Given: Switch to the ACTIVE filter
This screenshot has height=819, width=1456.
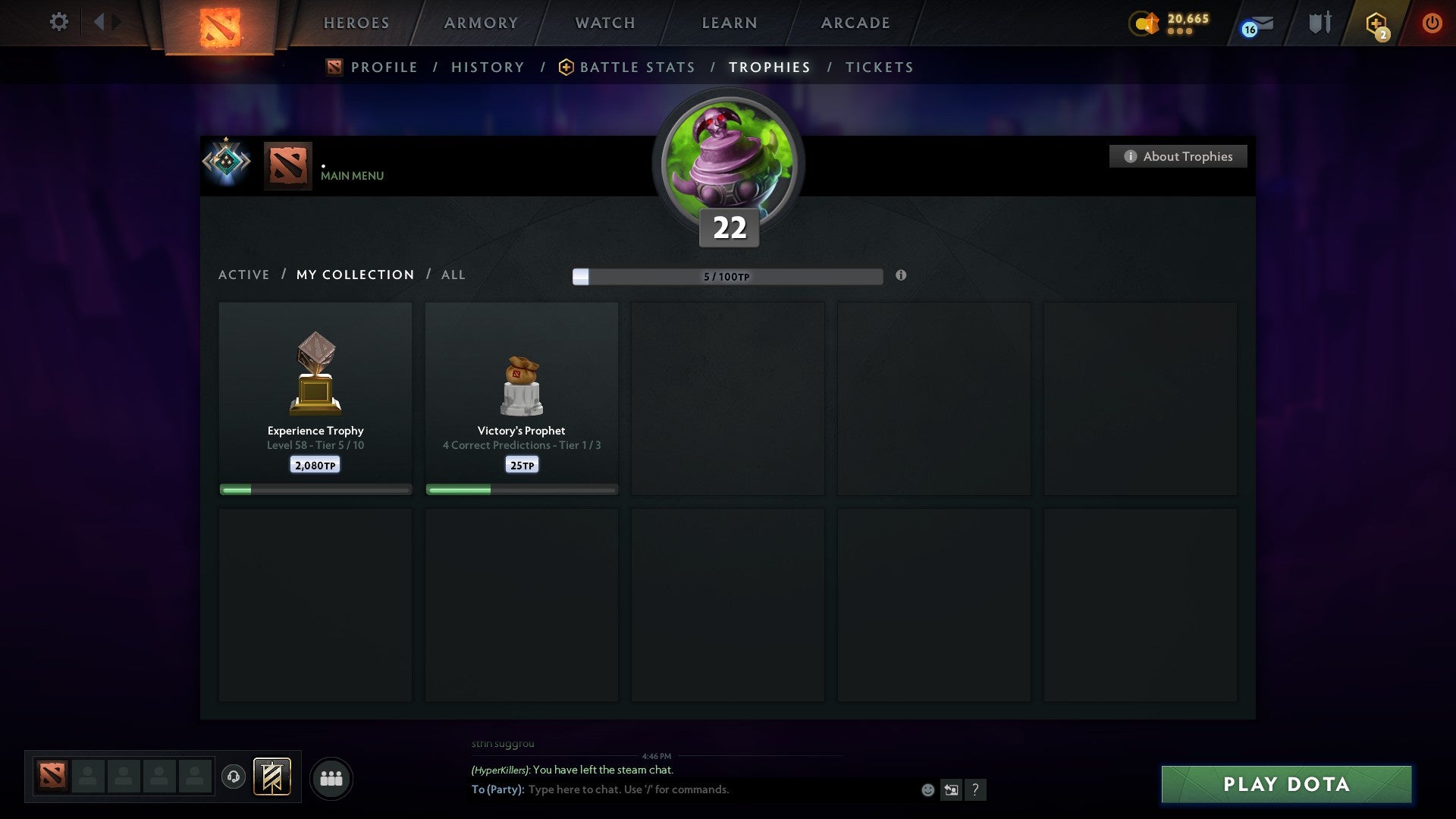Looking at the screenshot, I should [244, 275].
